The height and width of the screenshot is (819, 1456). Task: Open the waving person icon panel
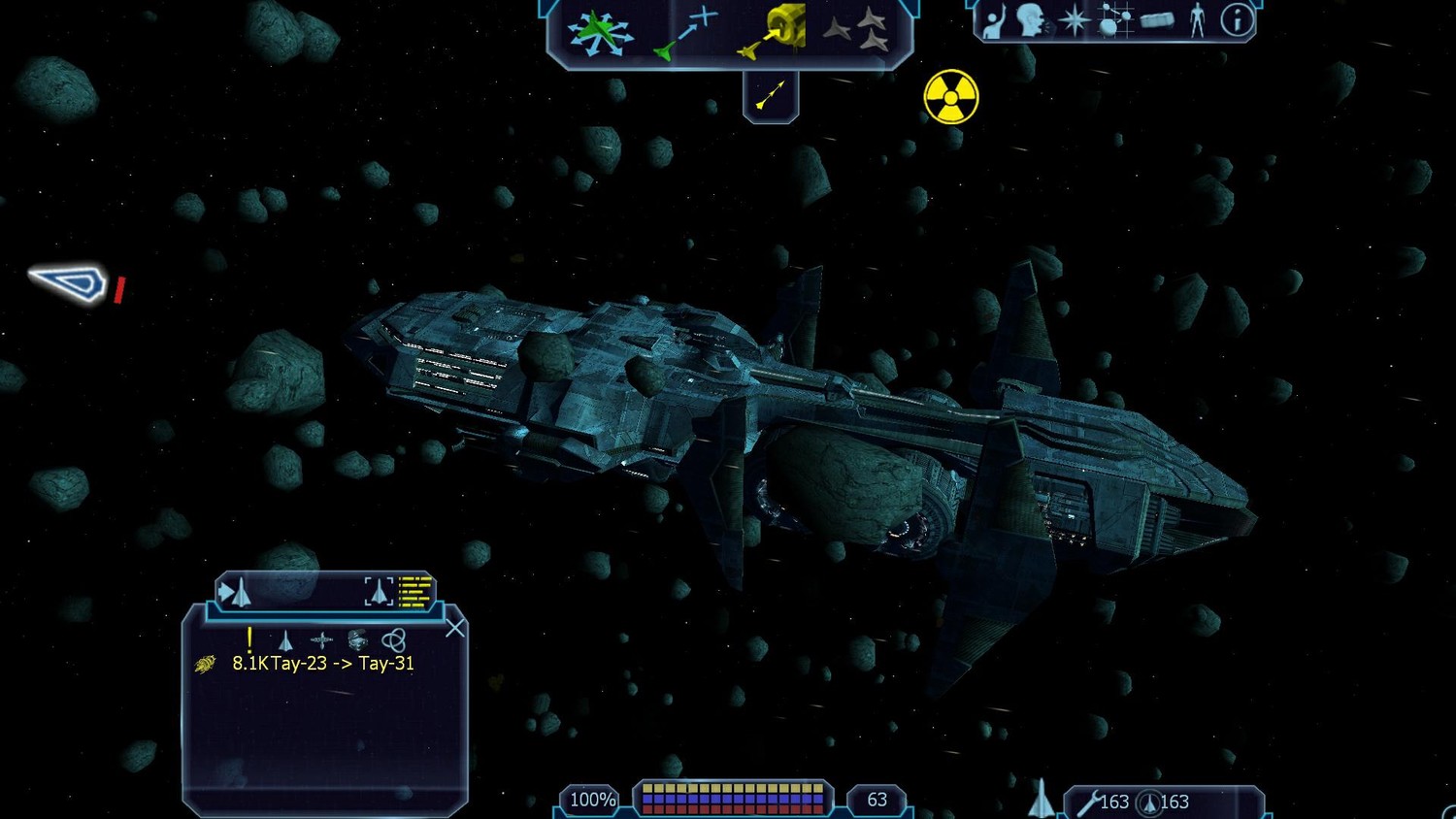click(x=993, y=21)
